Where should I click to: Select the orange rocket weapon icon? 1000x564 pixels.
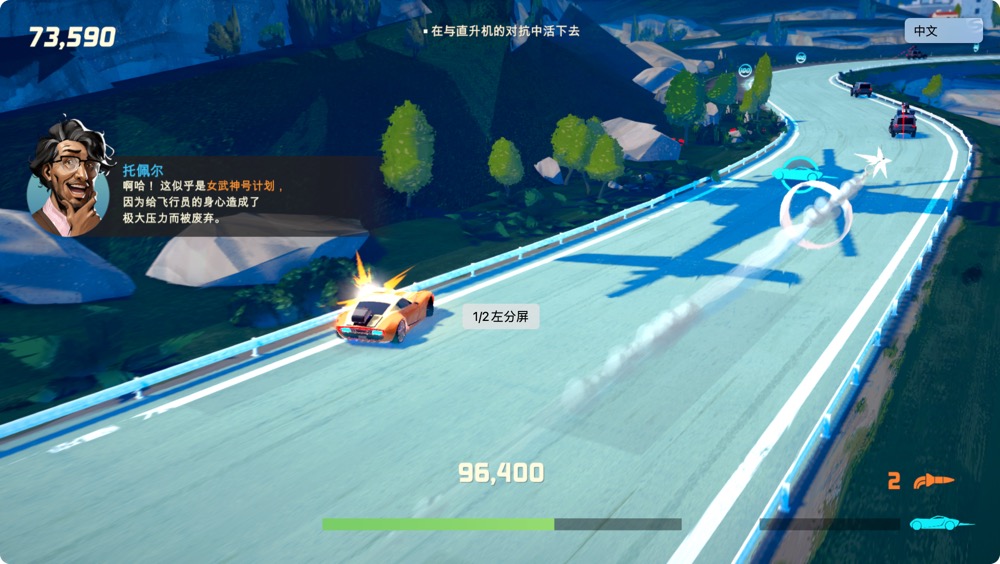coord(934,481)
